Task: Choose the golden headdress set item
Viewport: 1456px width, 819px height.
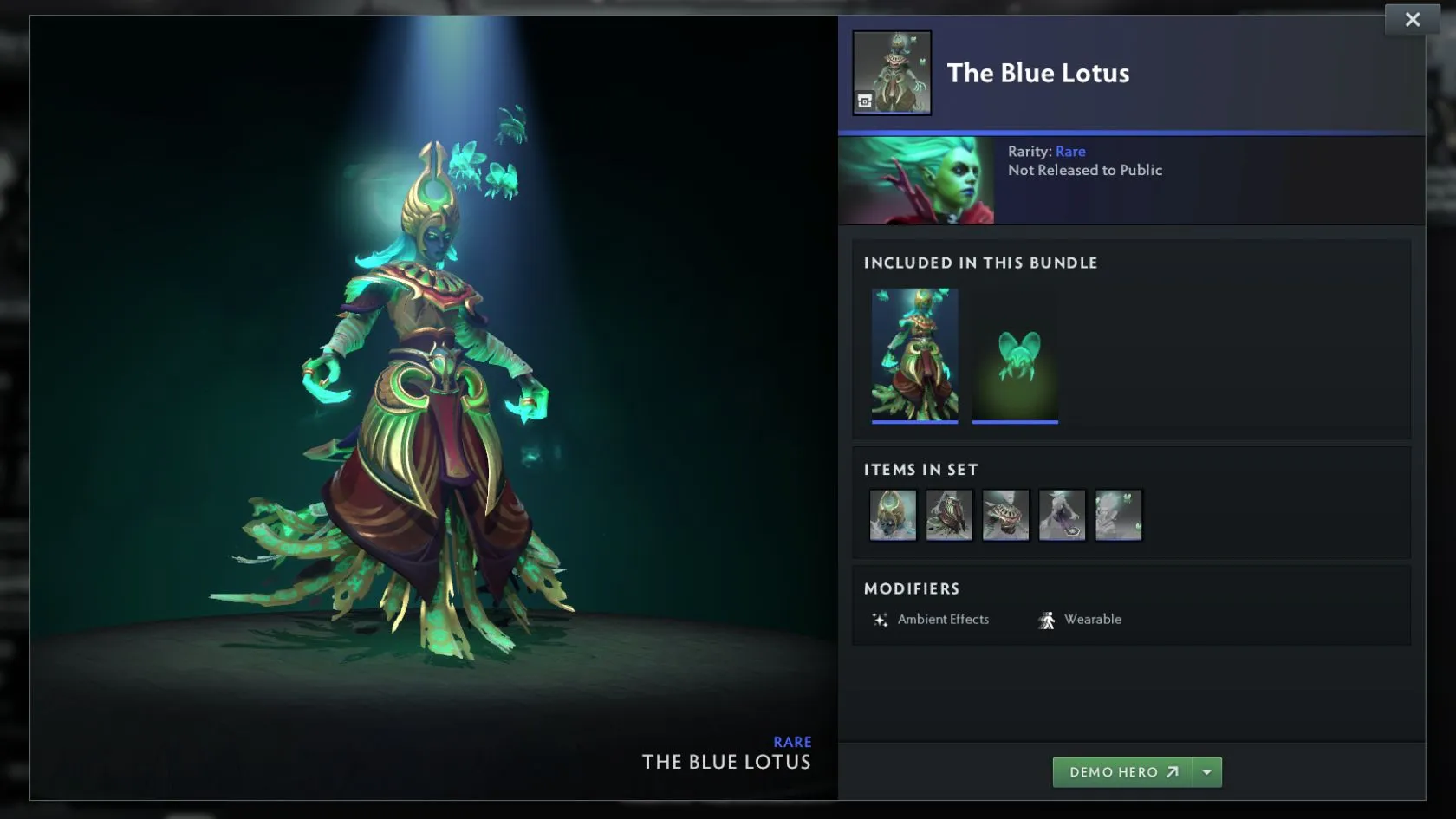Action: pos(893,515)
